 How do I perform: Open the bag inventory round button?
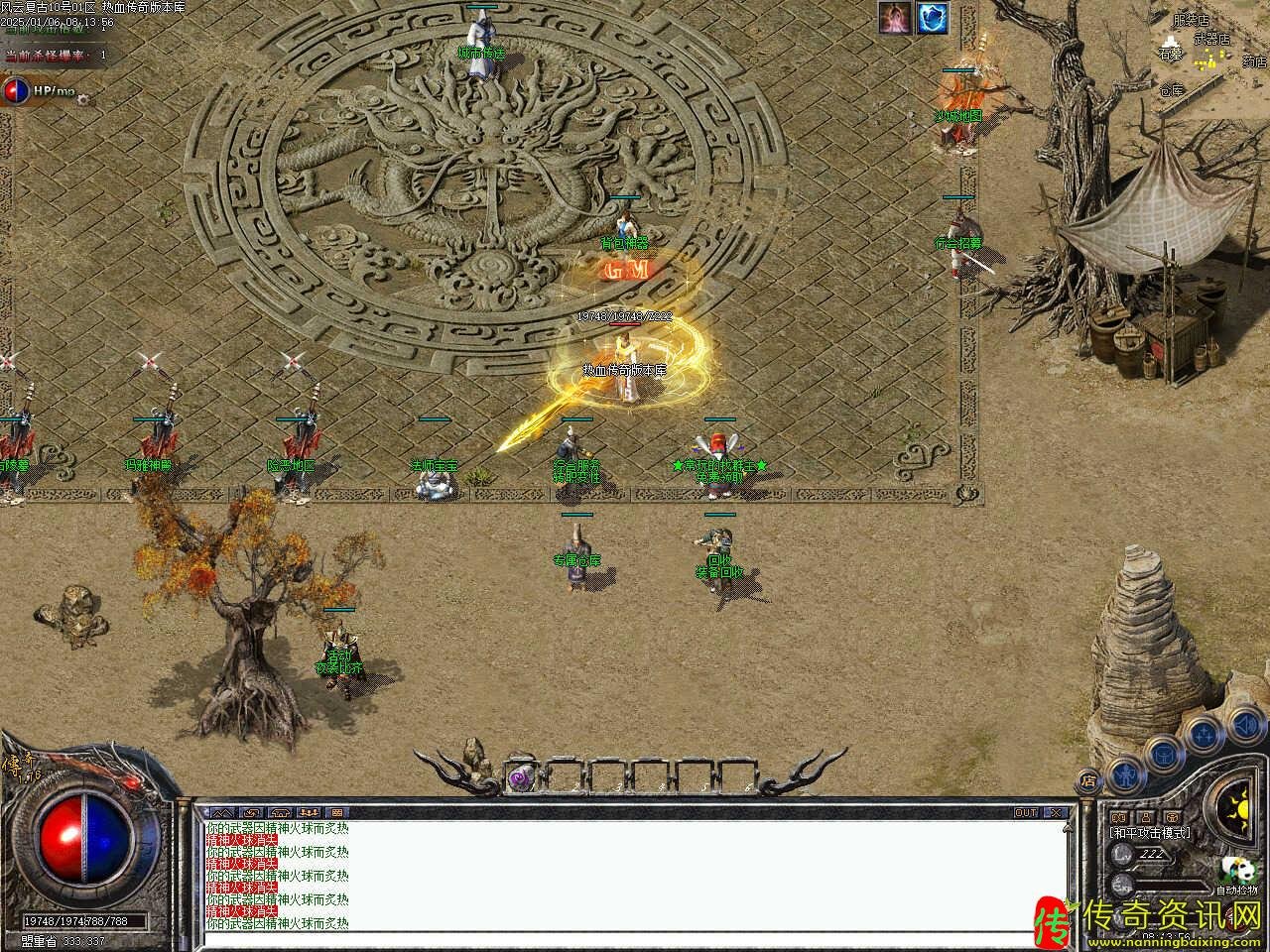(1163, 753)
